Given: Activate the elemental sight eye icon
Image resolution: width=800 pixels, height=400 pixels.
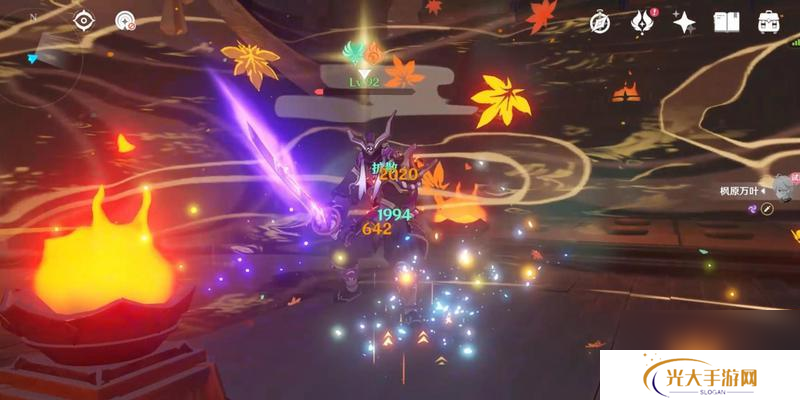Looking at the screenshot, I should click(84, 20).
